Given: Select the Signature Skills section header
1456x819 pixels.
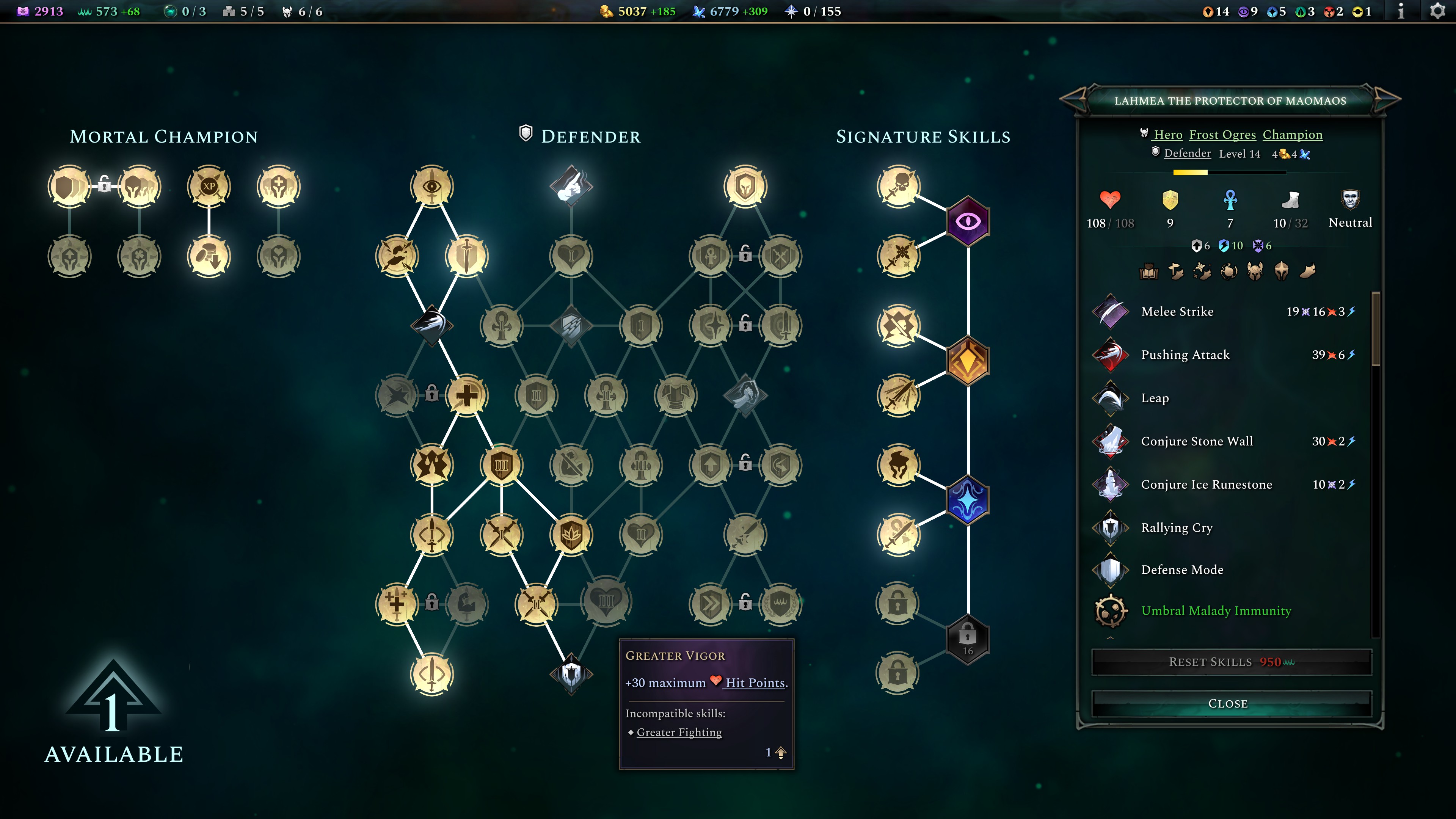Looking at the screenshot, I should point(924,136).
